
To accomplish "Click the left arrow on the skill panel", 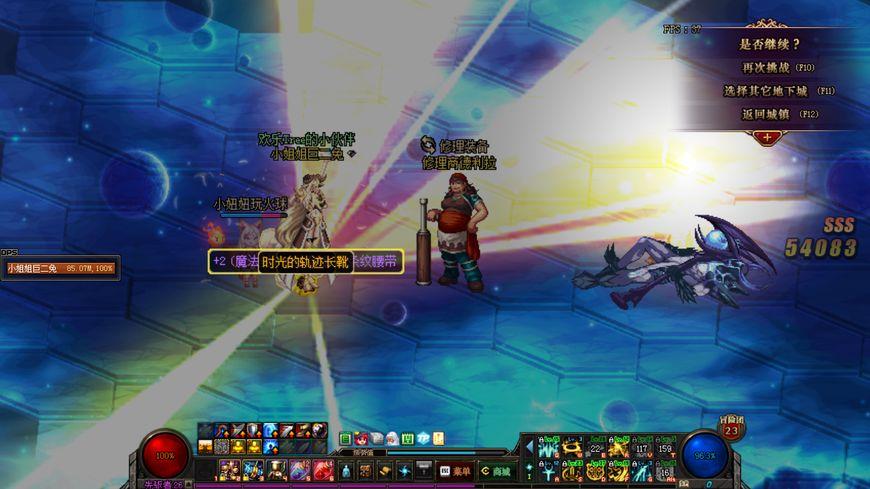I will tap(530, 447).
